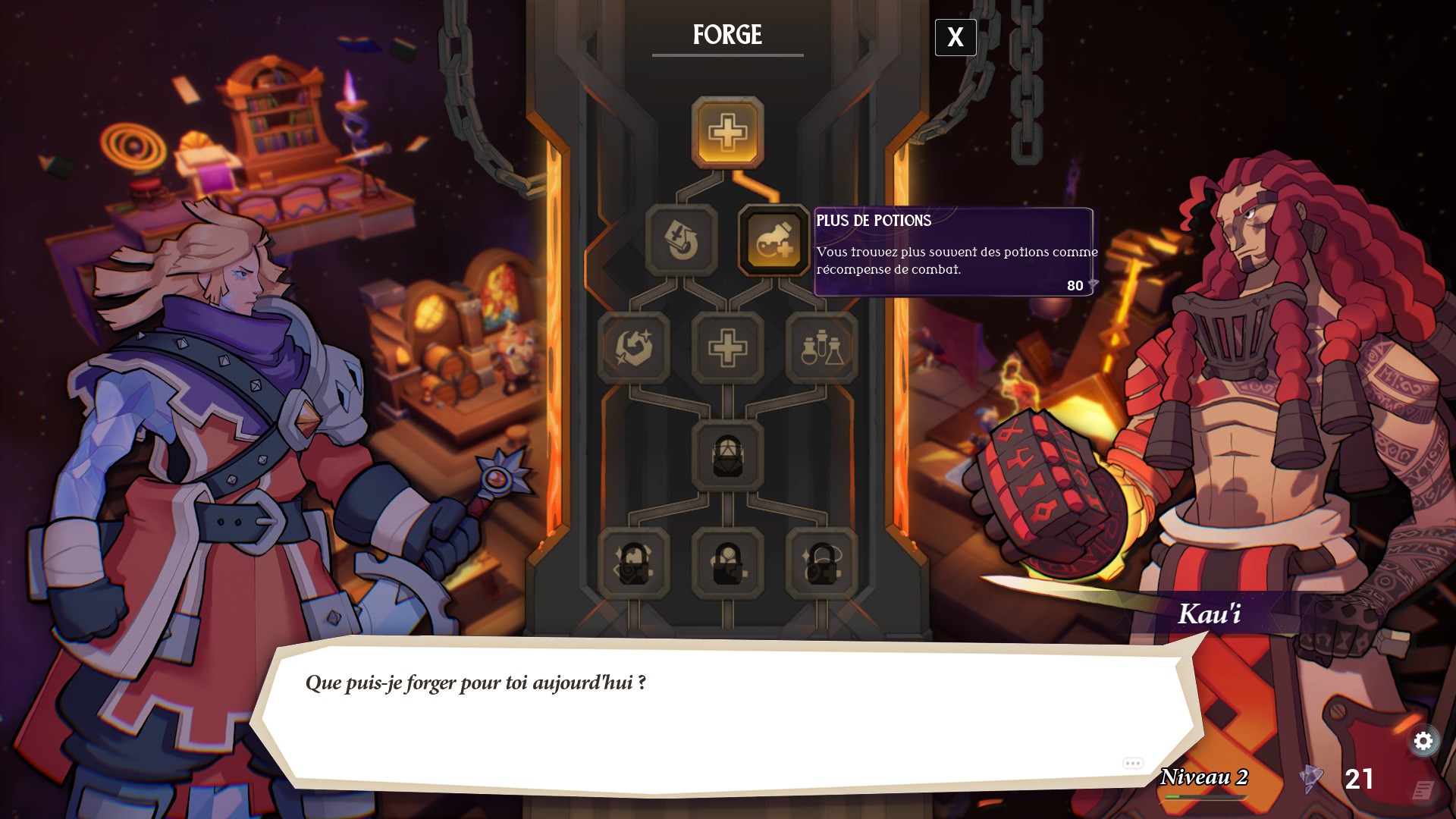
Task: Click the locked dice upgrade node
Action: click(727, 456)
